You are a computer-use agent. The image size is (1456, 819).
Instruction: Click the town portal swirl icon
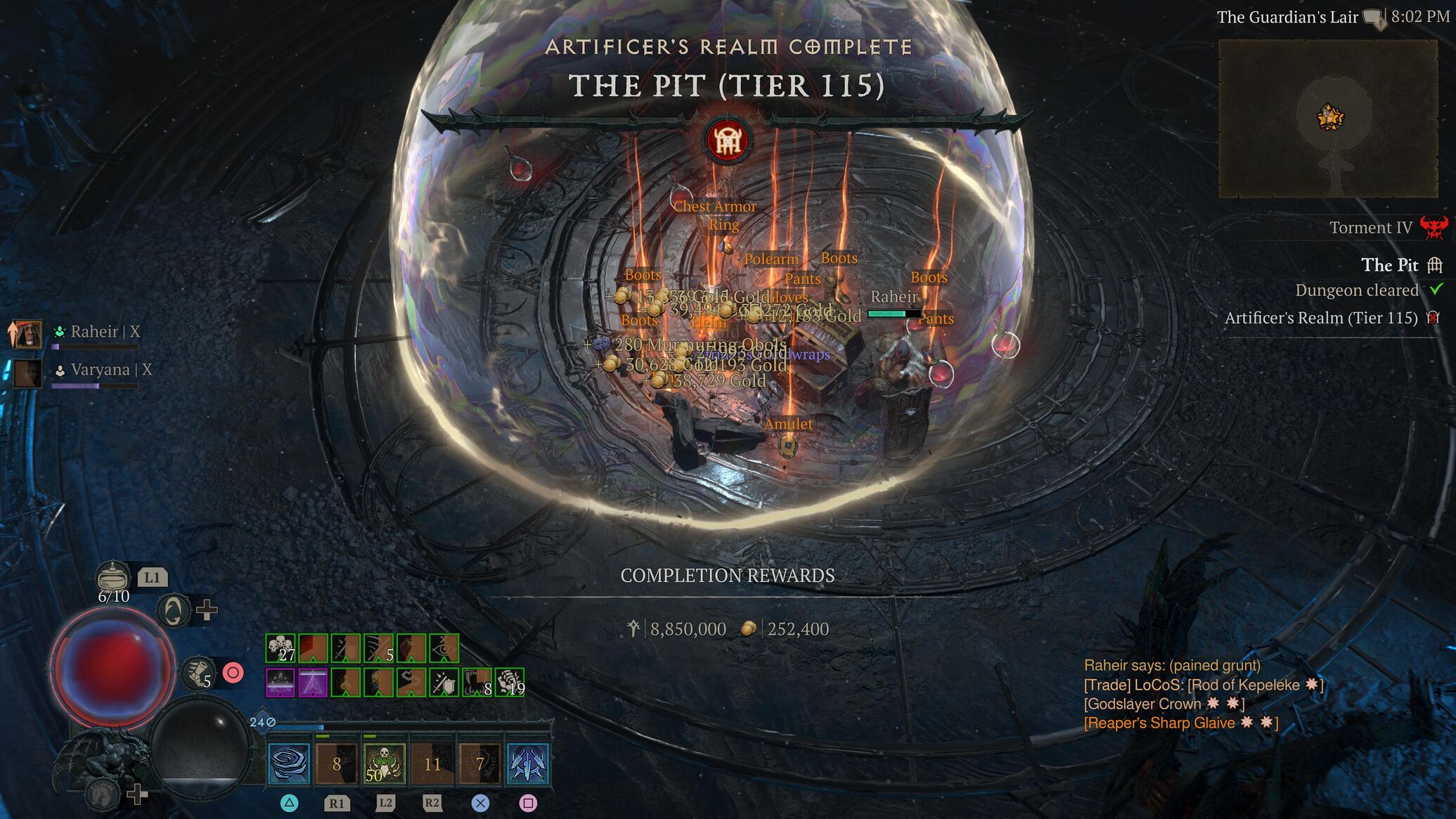pyautogui.click(x=174, y=610)
